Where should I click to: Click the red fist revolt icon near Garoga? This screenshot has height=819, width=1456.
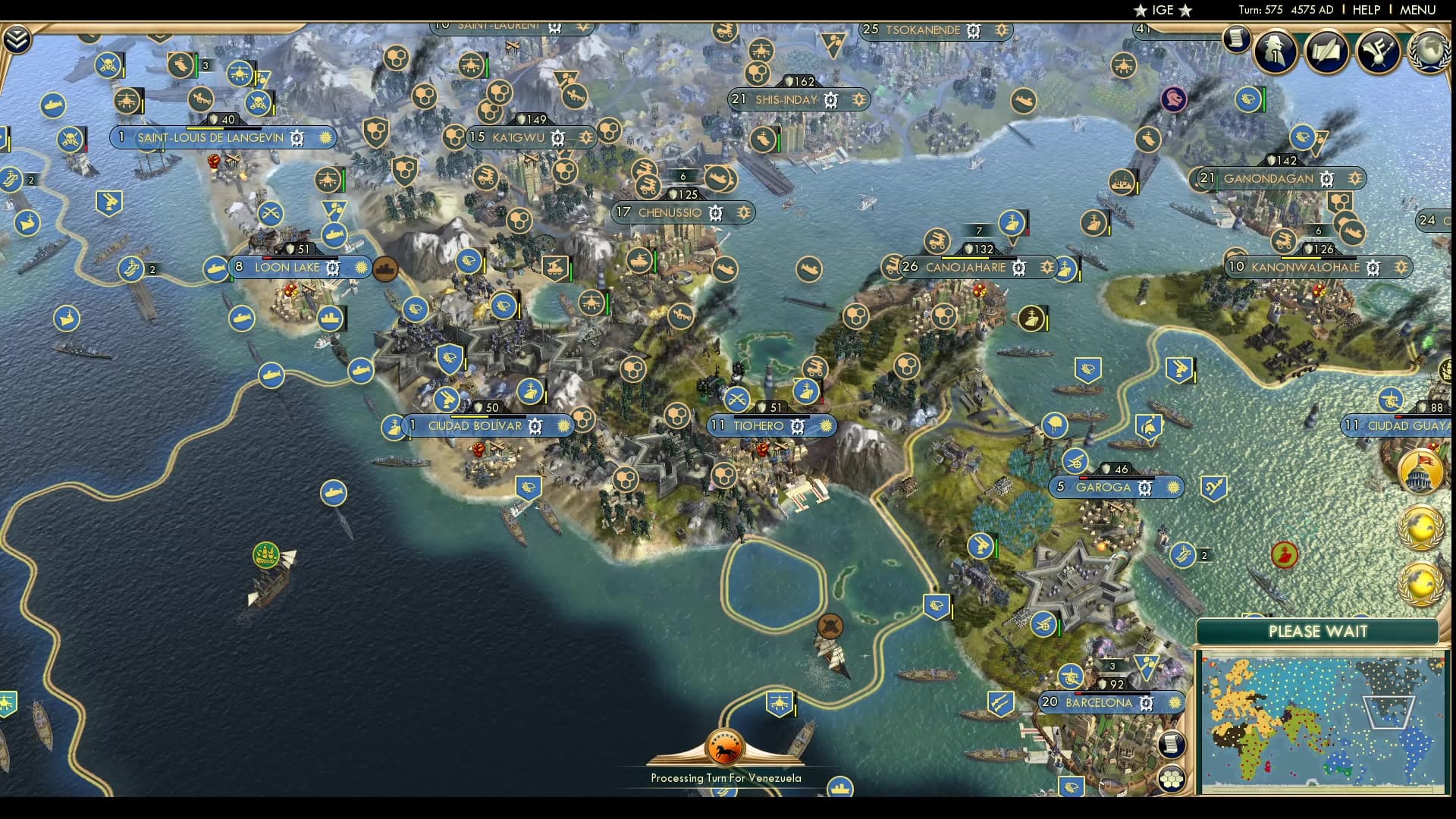click(x=1283, y=554)
